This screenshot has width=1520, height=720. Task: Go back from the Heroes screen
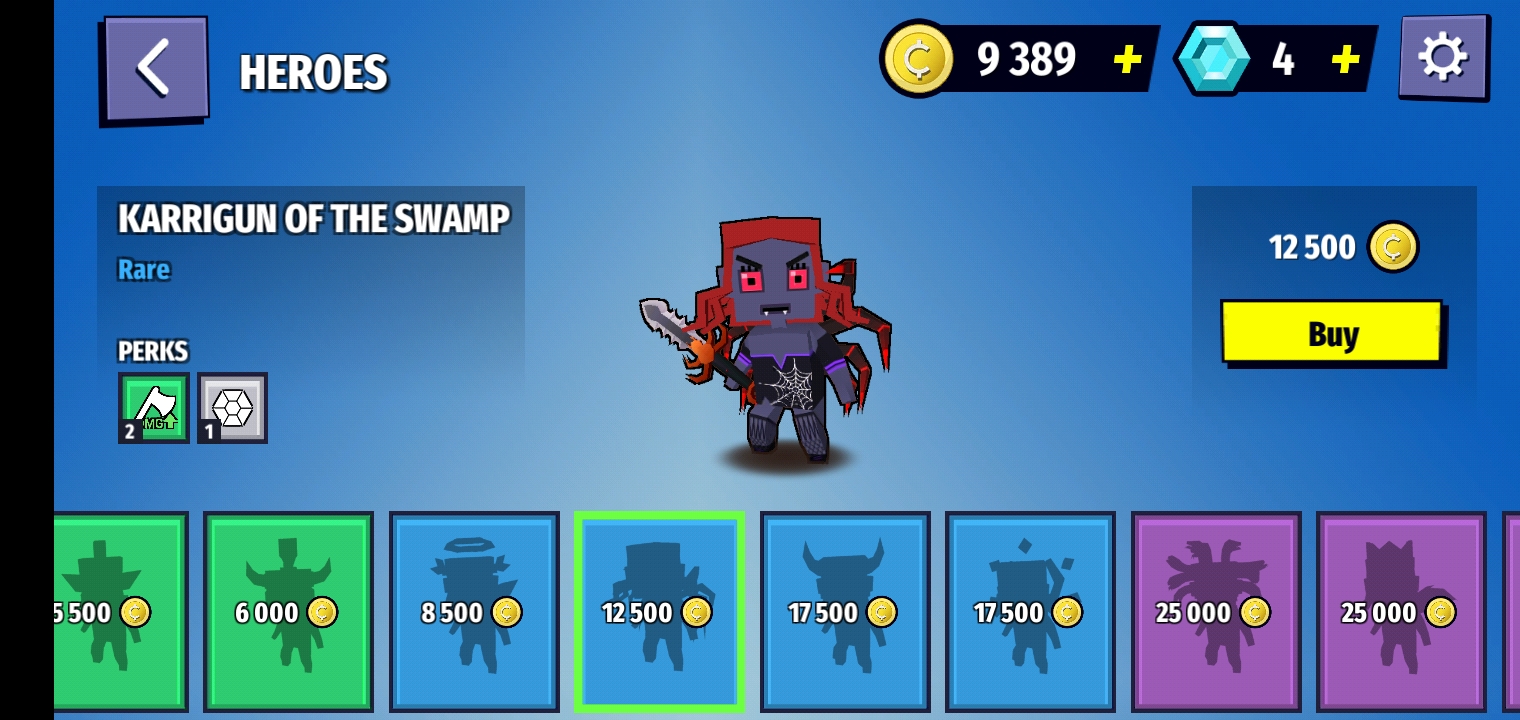(155, 69)
